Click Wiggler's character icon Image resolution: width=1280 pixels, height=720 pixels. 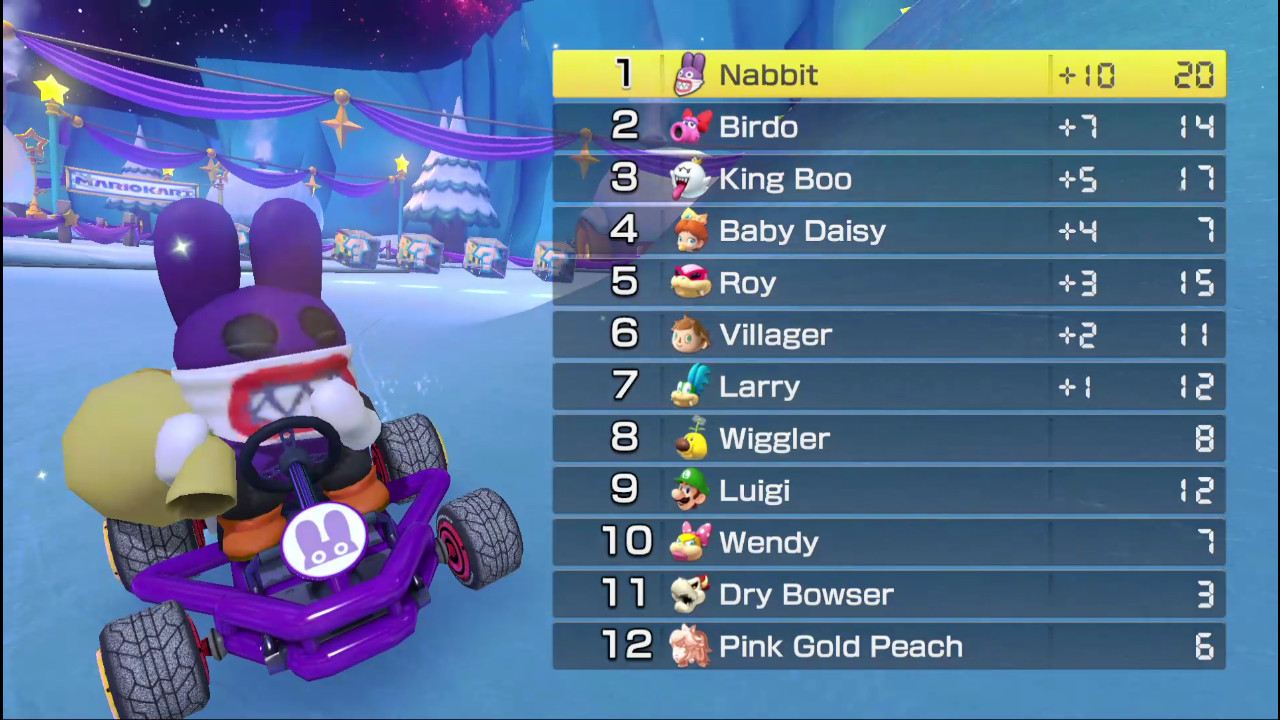(x=690, y=438)
